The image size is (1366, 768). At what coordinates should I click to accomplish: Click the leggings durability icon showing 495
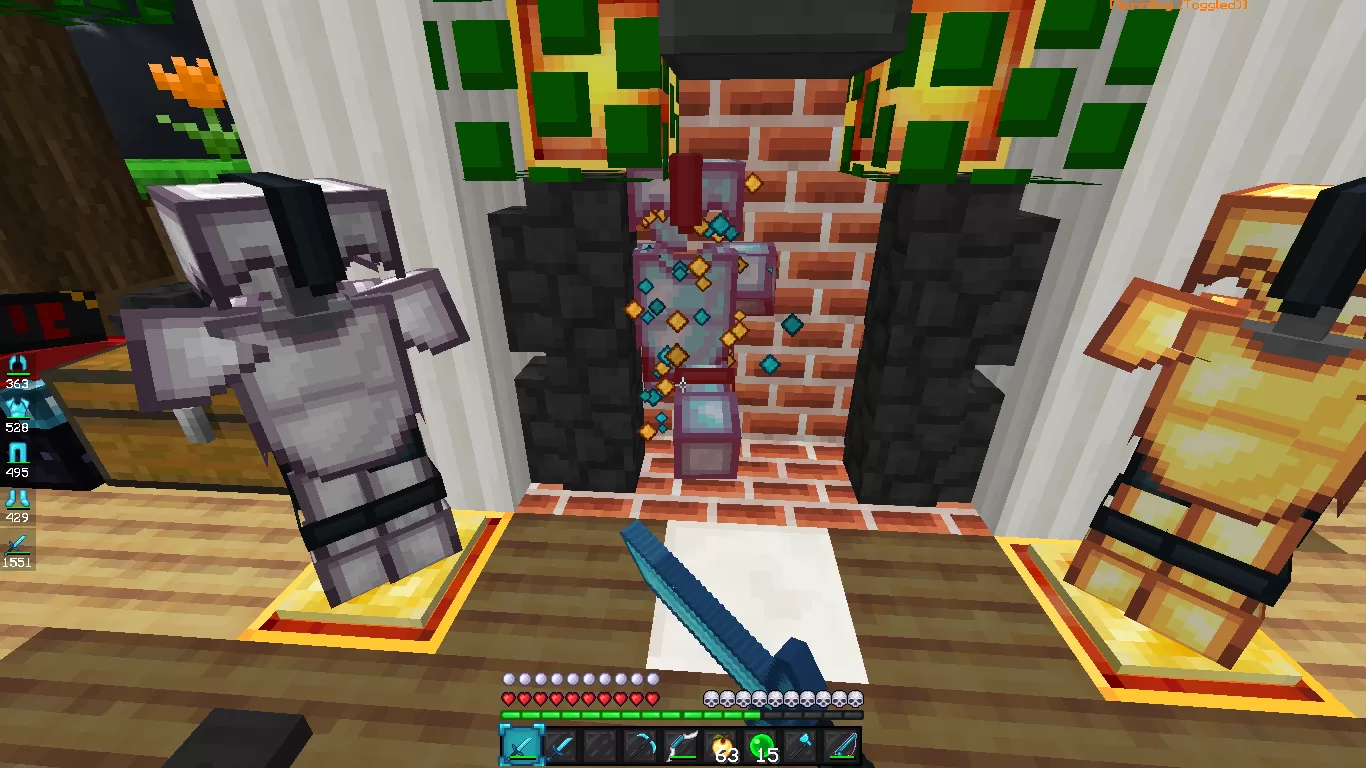pyautogui.click(x=17, y=452)
